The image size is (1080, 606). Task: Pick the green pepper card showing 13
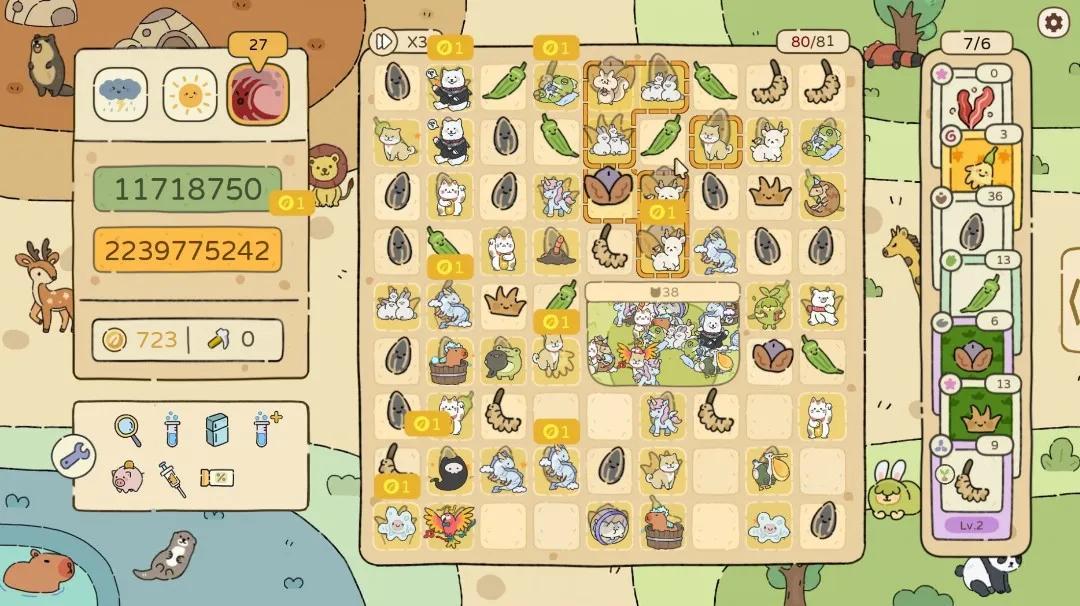click(x=974, y=292)
